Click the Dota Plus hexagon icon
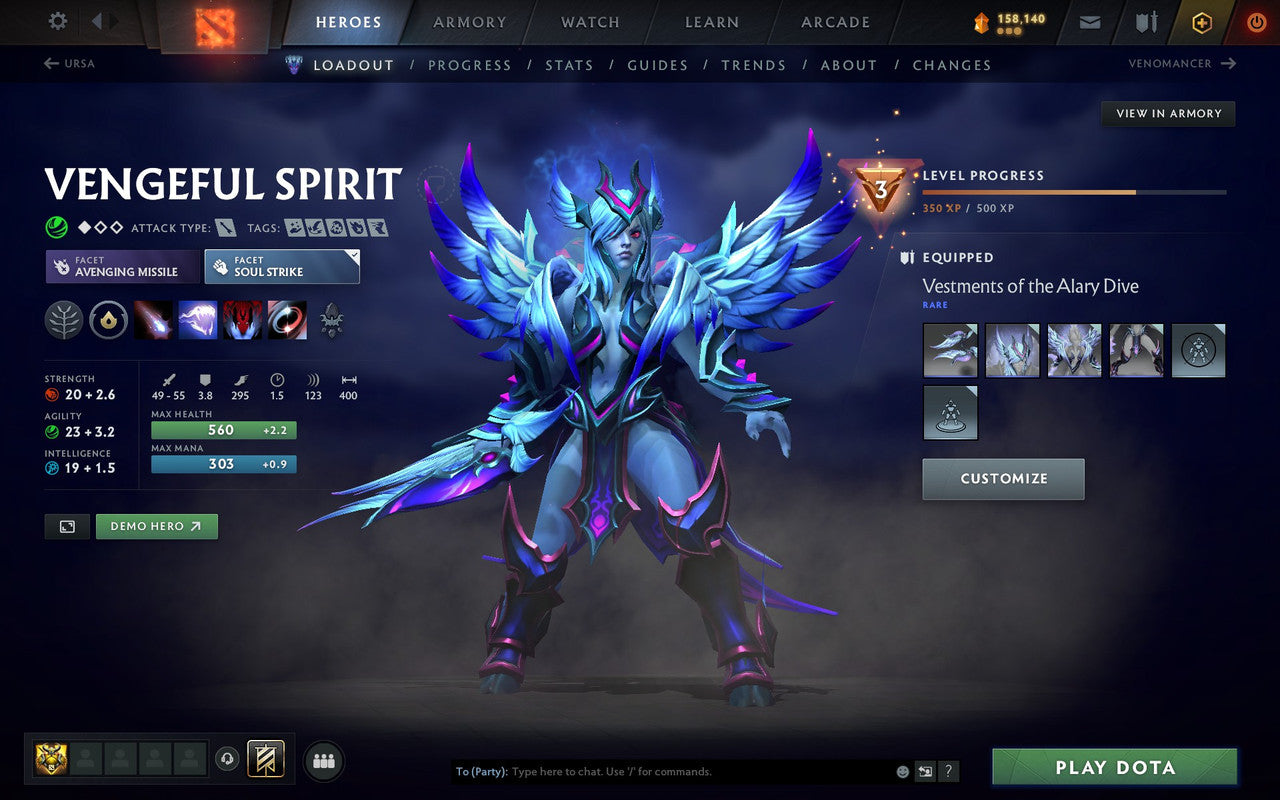Image resolution: width=1280 pixels, height=800 pixels. [x=1200, y=21]
